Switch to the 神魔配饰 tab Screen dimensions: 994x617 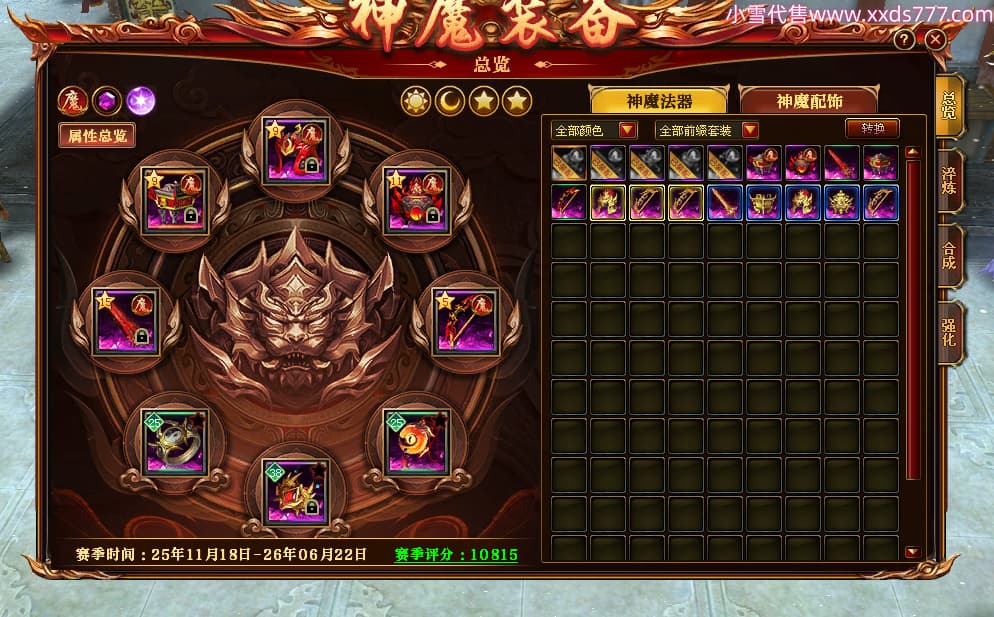click(x=808, y=101)
